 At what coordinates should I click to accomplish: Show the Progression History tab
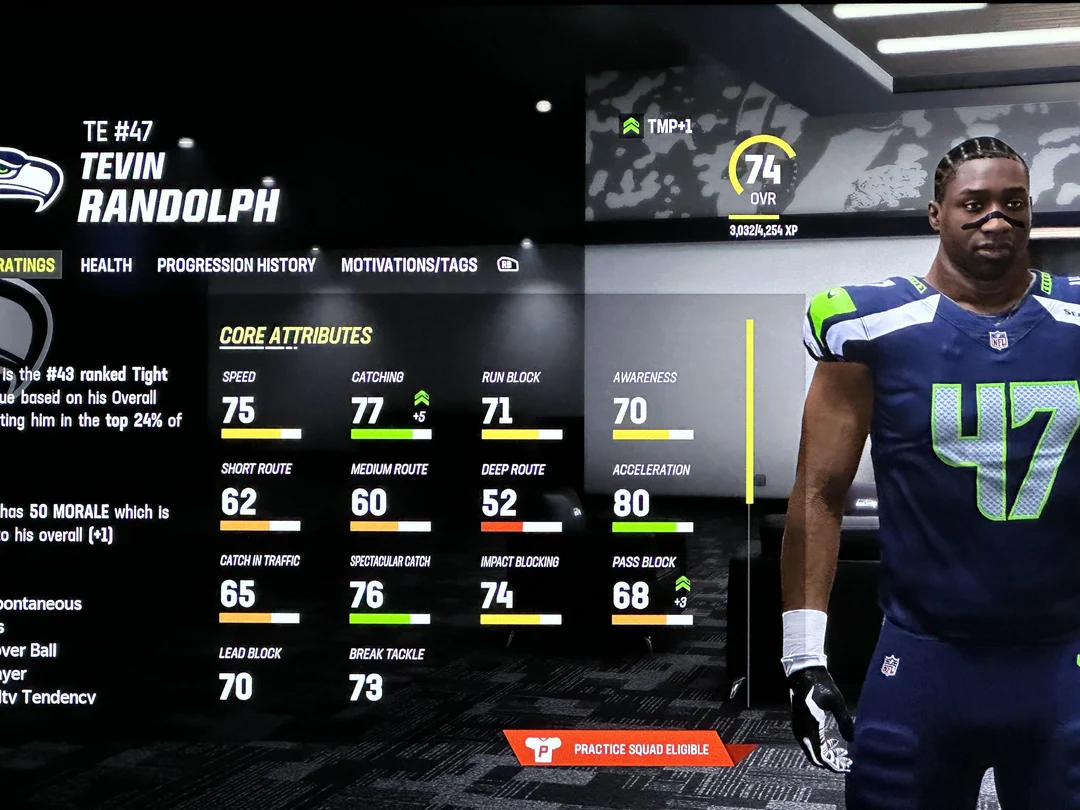[236, 265]
